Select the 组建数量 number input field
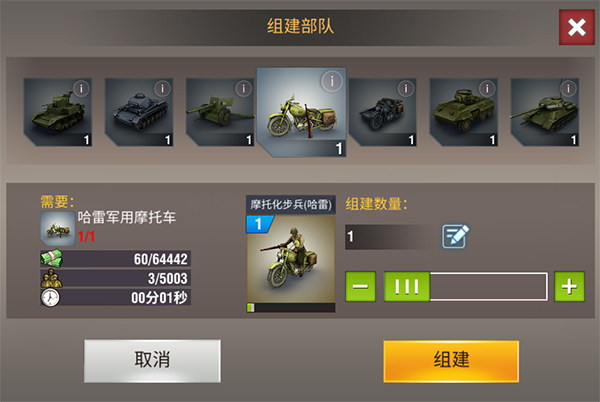This screenshot has height=402, width=600. tap(388, 237)
